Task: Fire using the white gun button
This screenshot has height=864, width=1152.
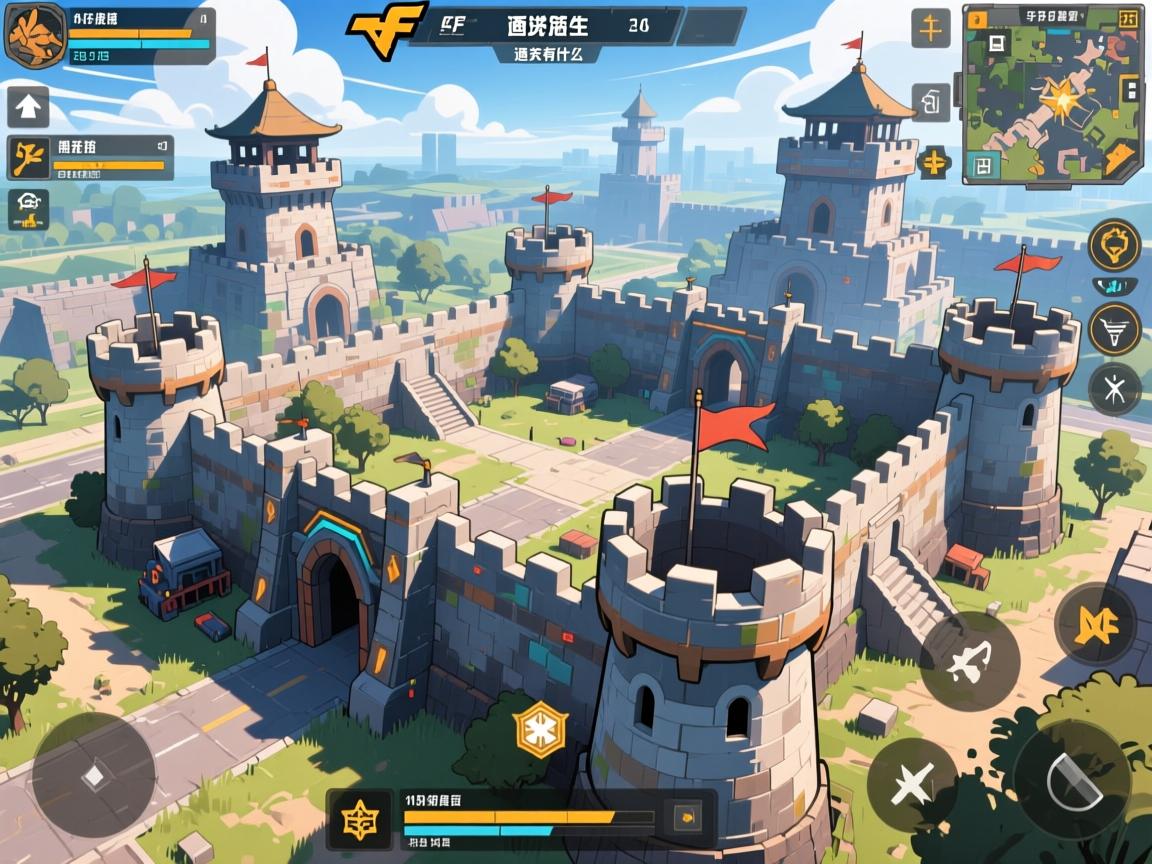Action: click(x=968, y=661)
